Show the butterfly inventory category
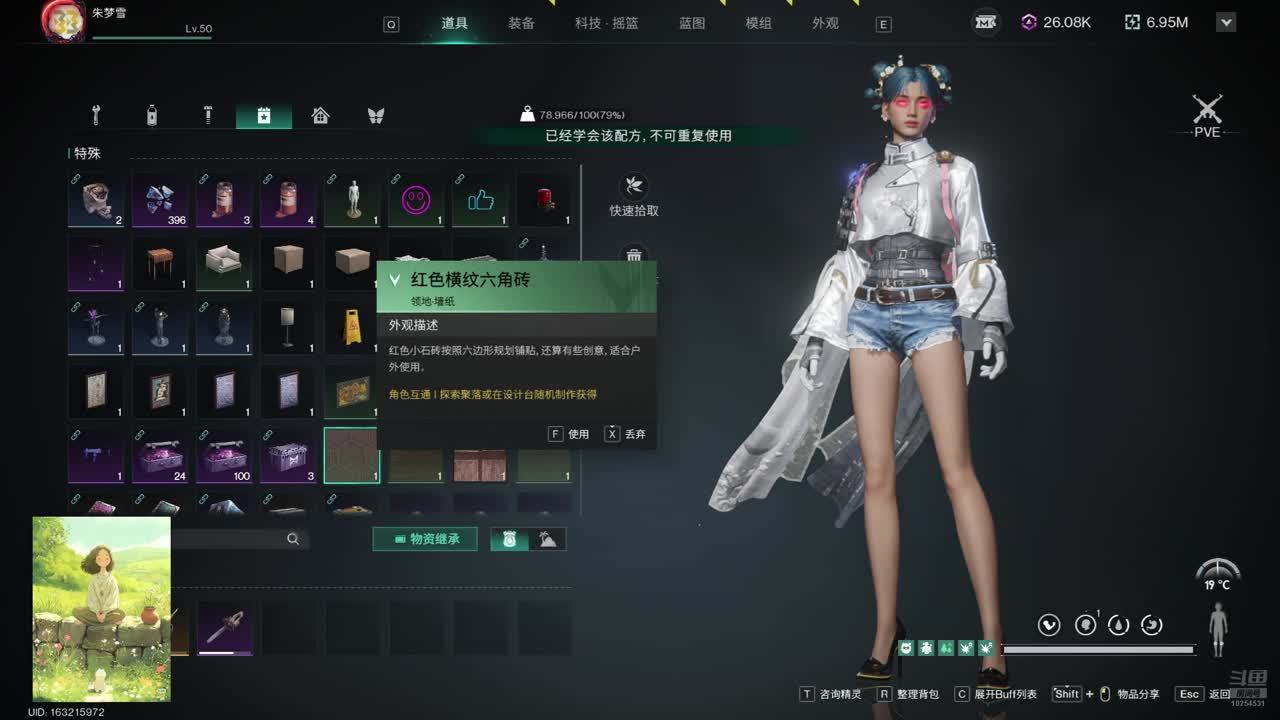This screenshot has width=1280, height=720. click(376, 115)
